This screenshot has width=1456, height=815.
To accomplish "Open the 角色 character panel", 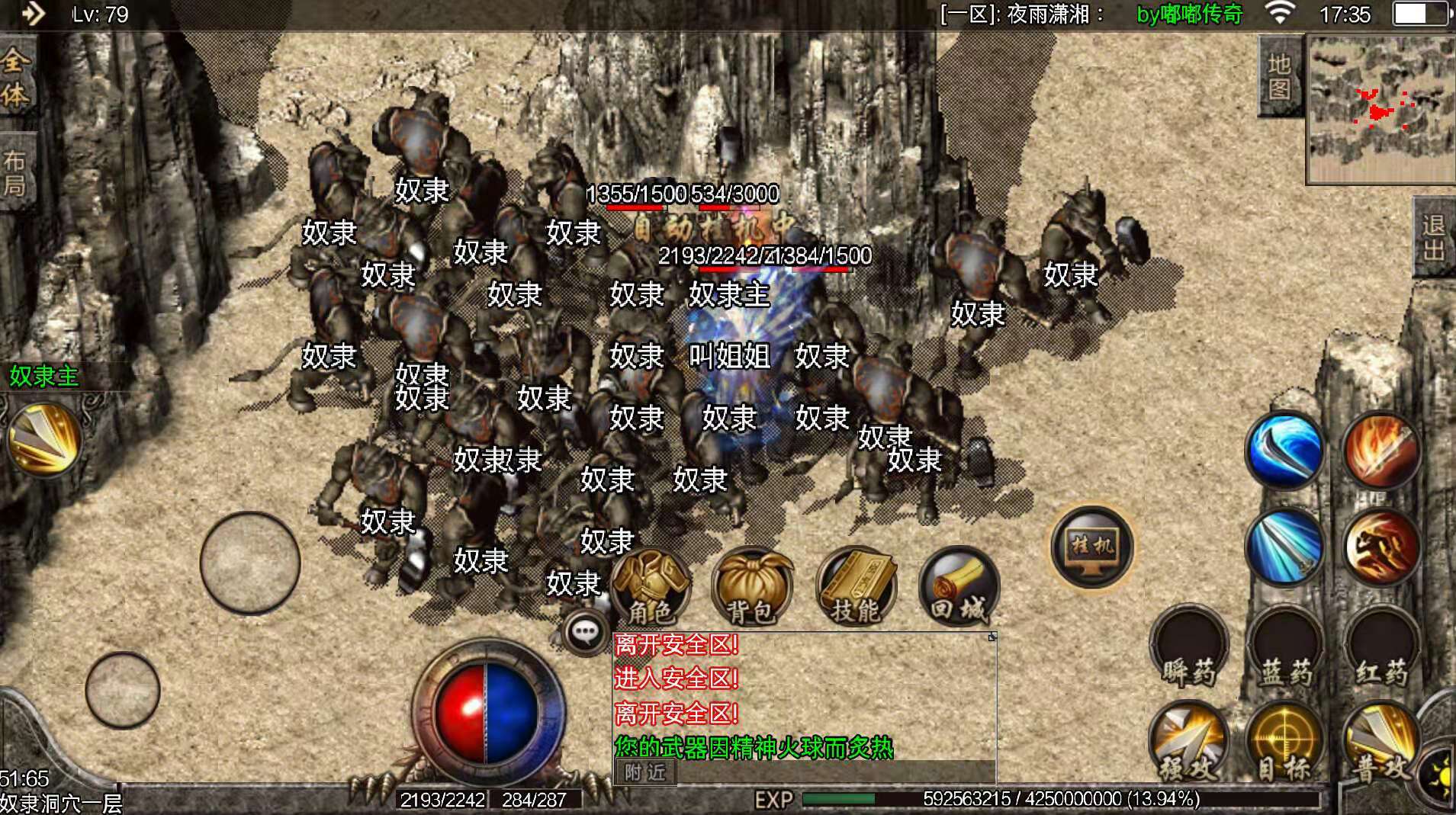I will (x=652, y=589).
